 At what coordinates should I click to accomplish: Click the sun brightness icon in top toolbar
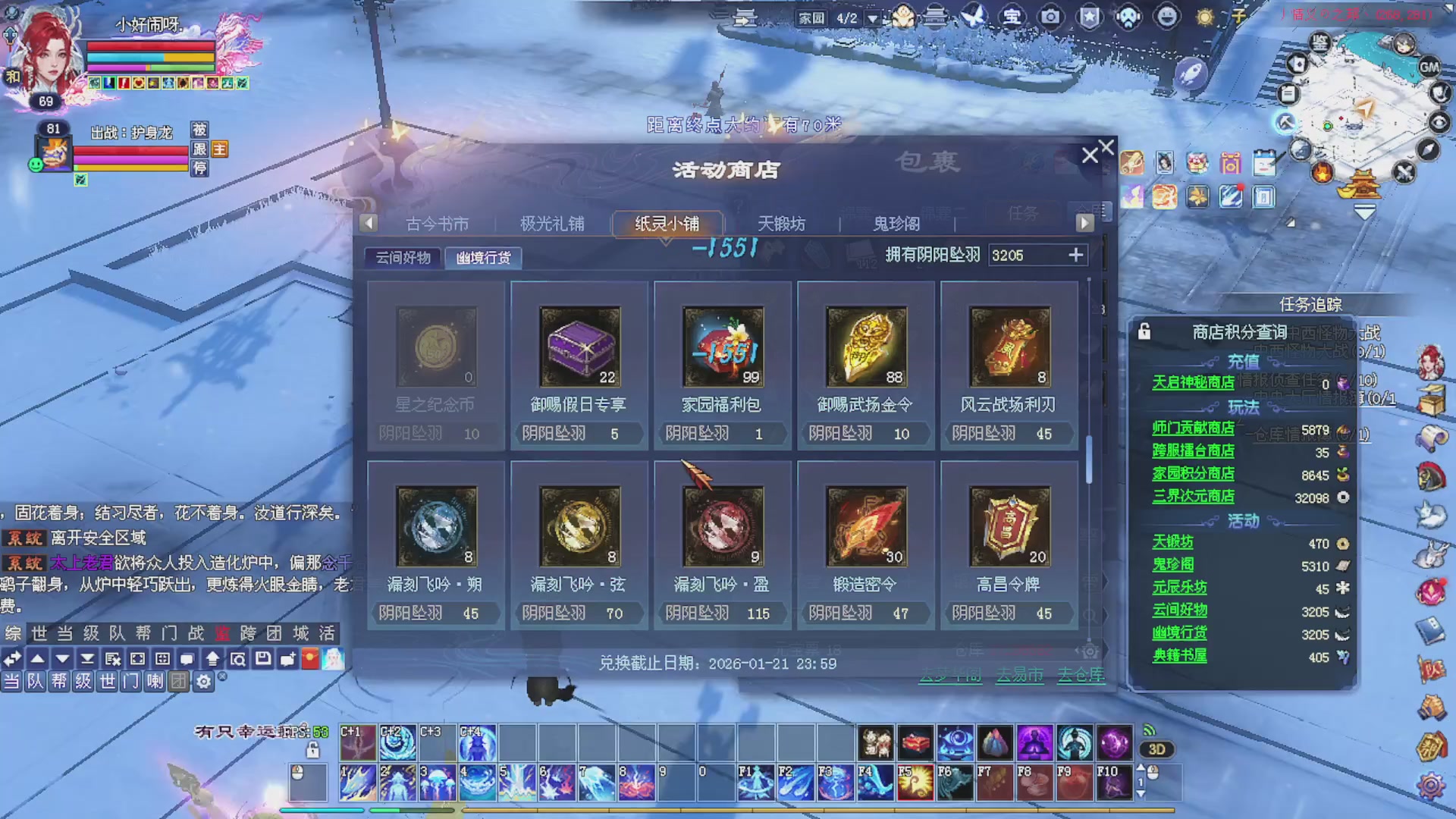[1204, 16]
